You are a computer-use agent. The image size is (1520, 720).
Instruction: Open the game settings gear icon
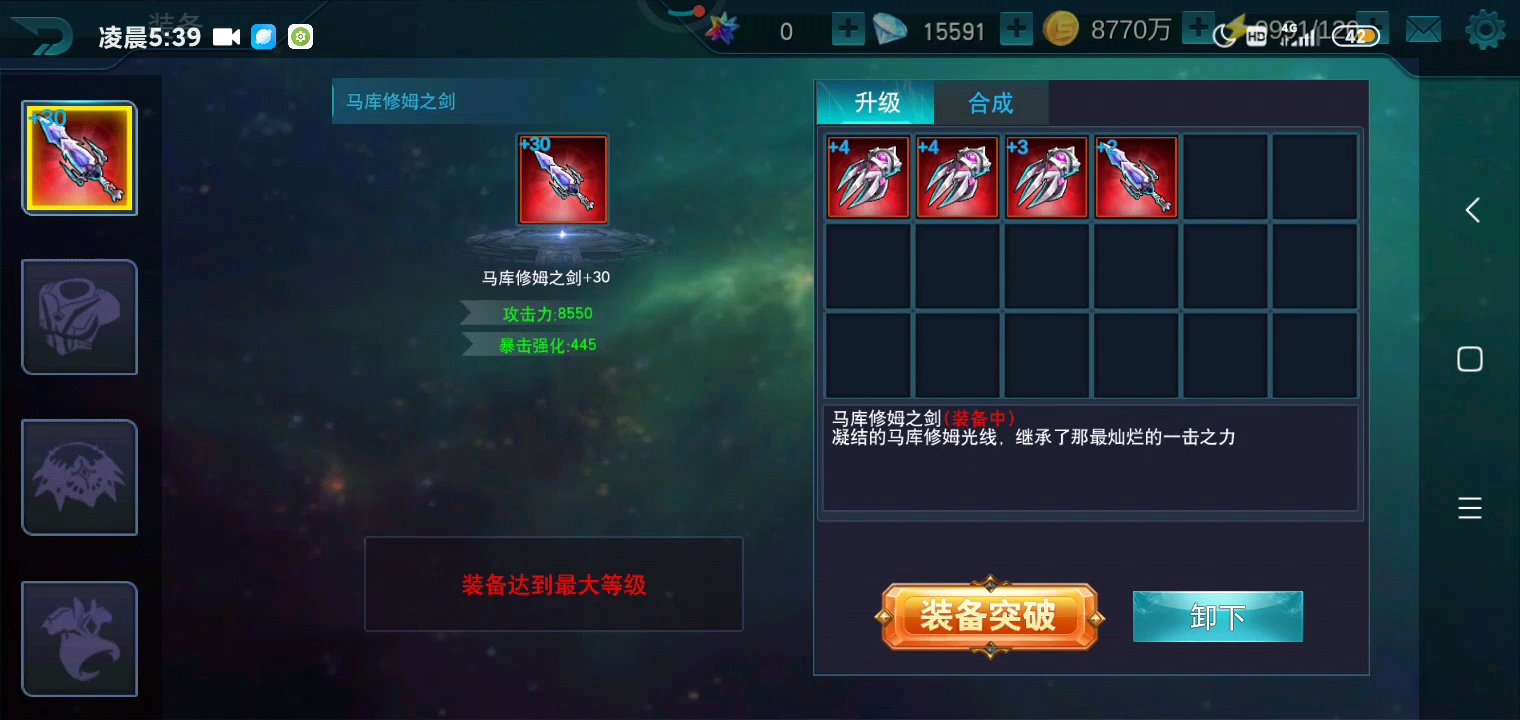(x=1488, y=30)
